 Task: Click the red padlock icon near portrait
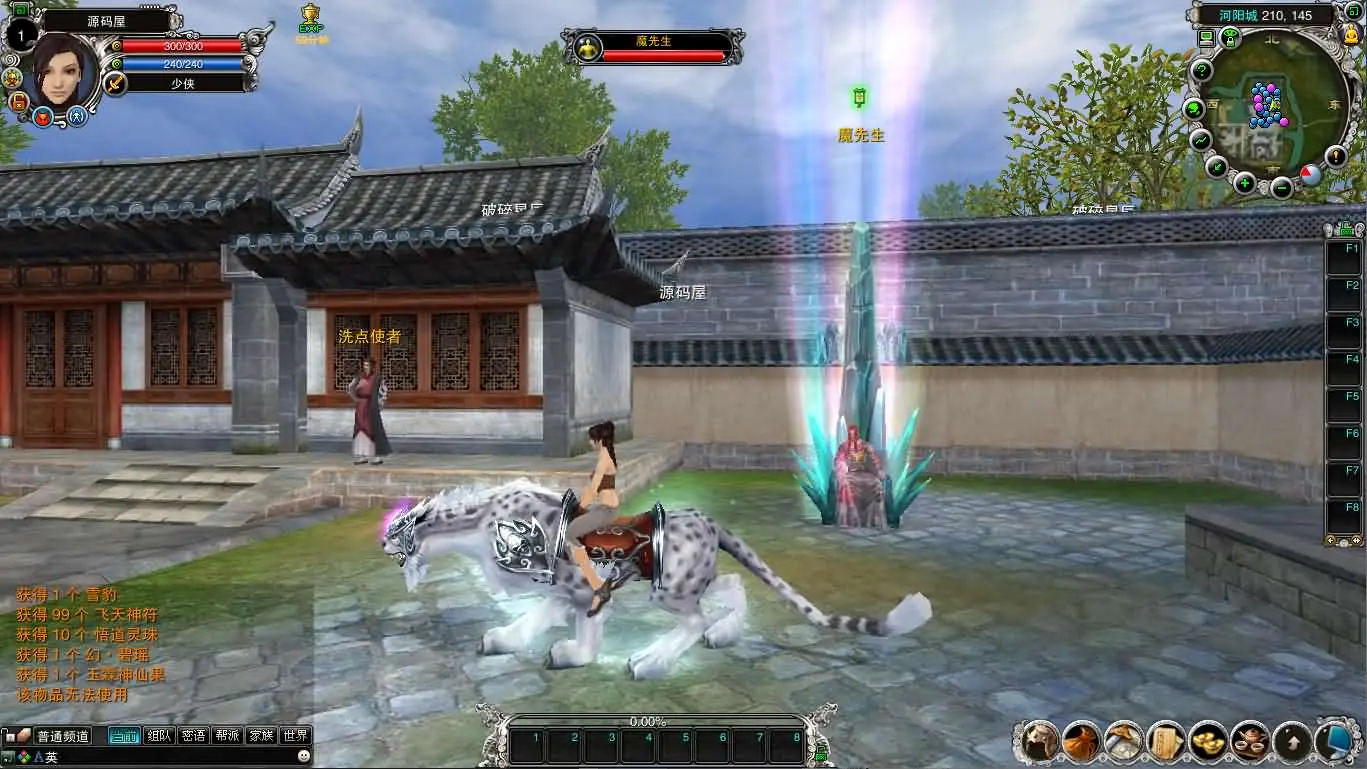(x=18, y=101)
